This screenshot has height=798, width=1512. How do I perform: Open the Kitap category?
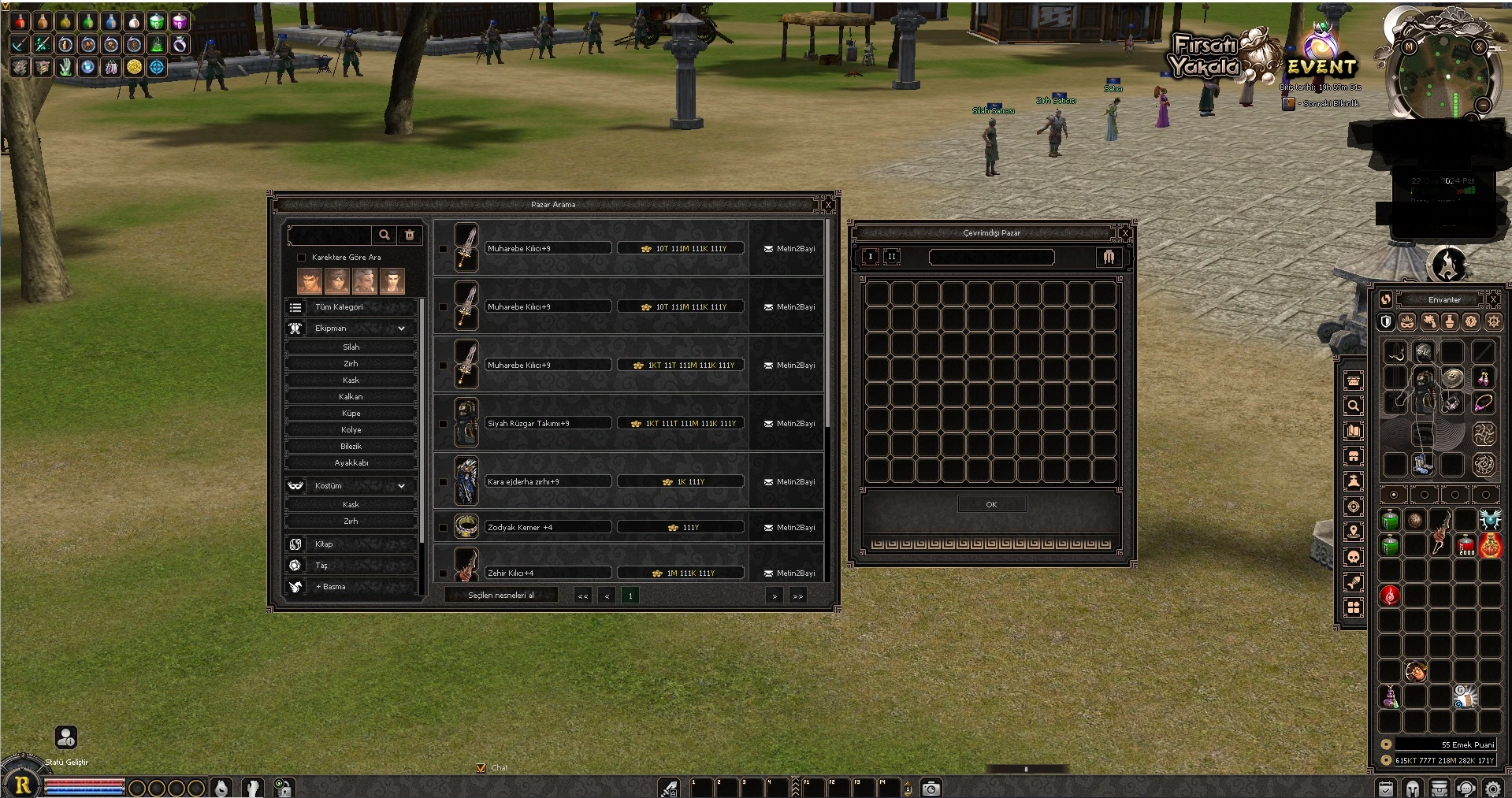[x=351, y=544]
